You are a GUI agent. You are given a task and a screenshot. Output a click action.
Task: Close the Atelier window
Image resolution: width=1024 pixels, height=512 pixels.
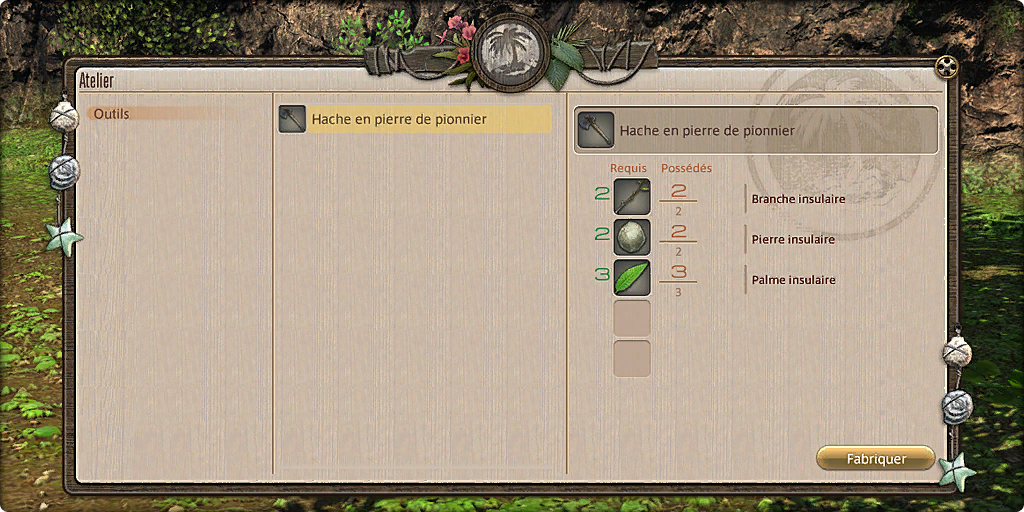coord(946,67)
